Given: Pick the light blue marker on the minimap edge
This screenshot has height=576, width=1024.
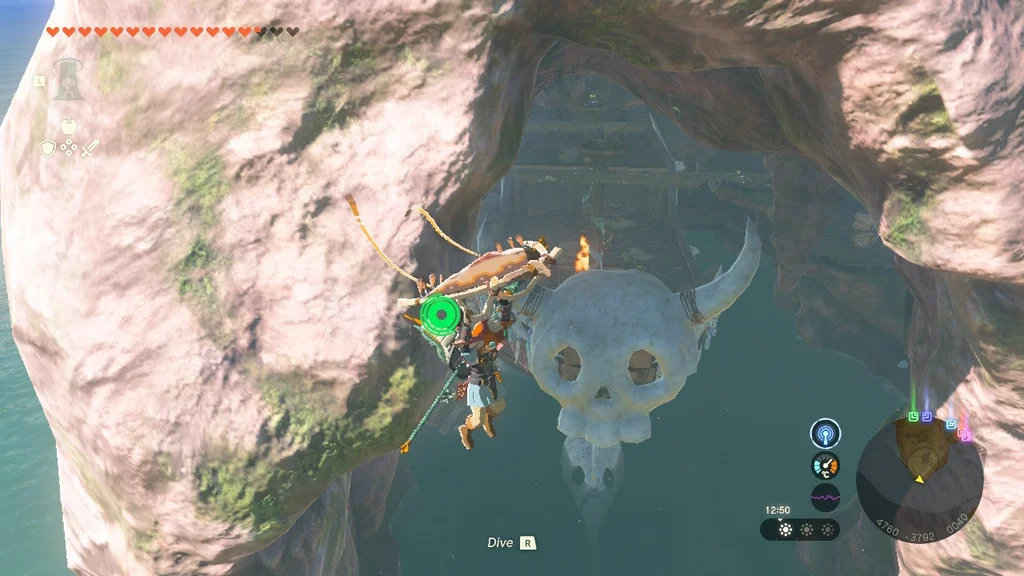Looking at the screenshot, I should pyautogui.click(x=951, y=424).
